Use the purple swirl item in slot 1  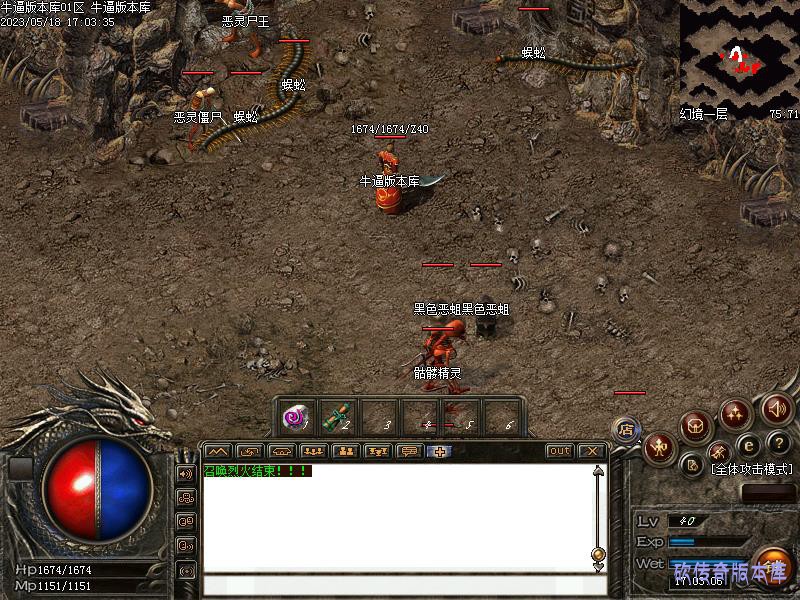296,417
